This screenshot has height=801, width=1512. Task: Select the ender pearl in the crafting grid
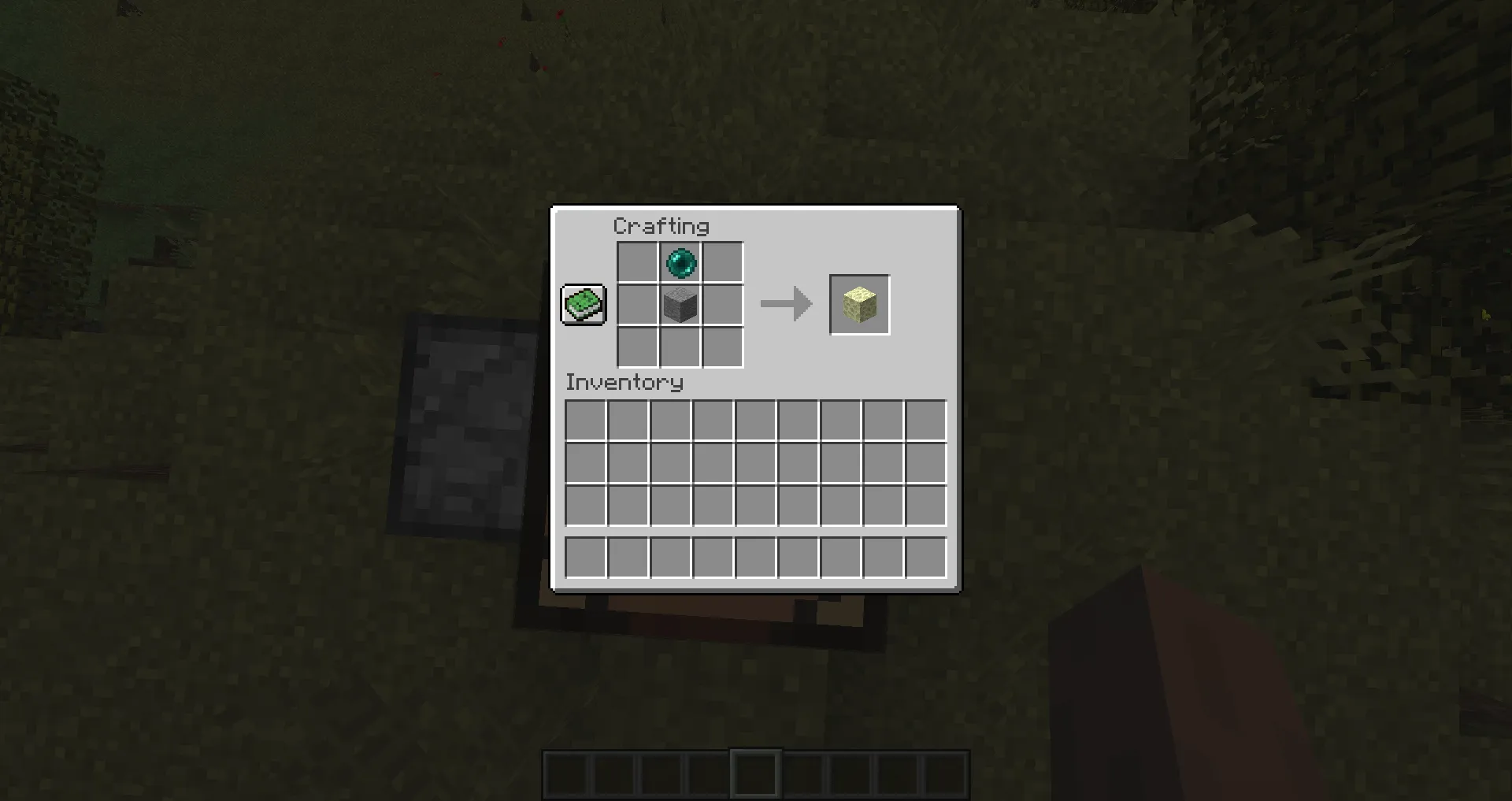[x=680, y=263]
